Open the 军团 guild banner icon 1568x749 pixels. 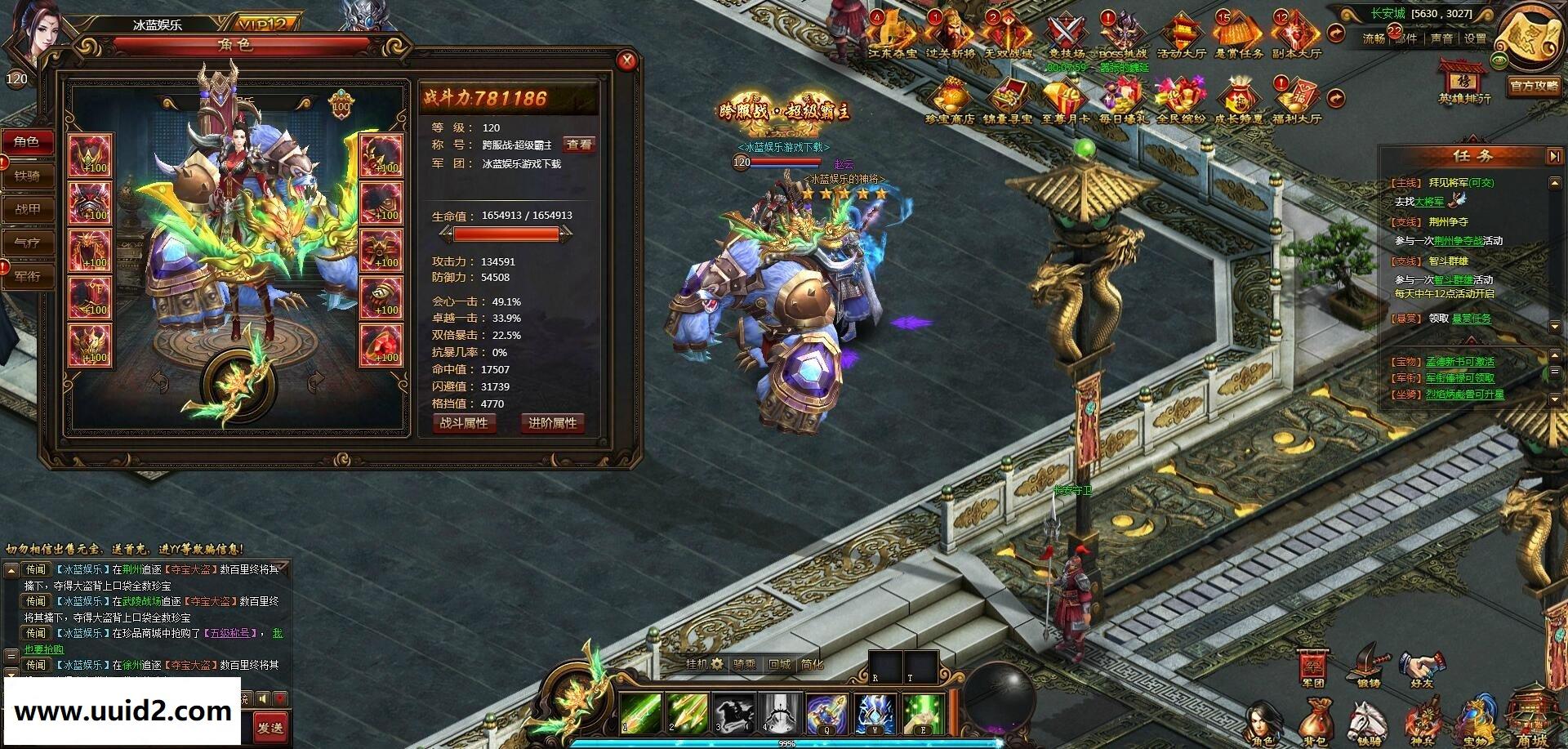1312,663
